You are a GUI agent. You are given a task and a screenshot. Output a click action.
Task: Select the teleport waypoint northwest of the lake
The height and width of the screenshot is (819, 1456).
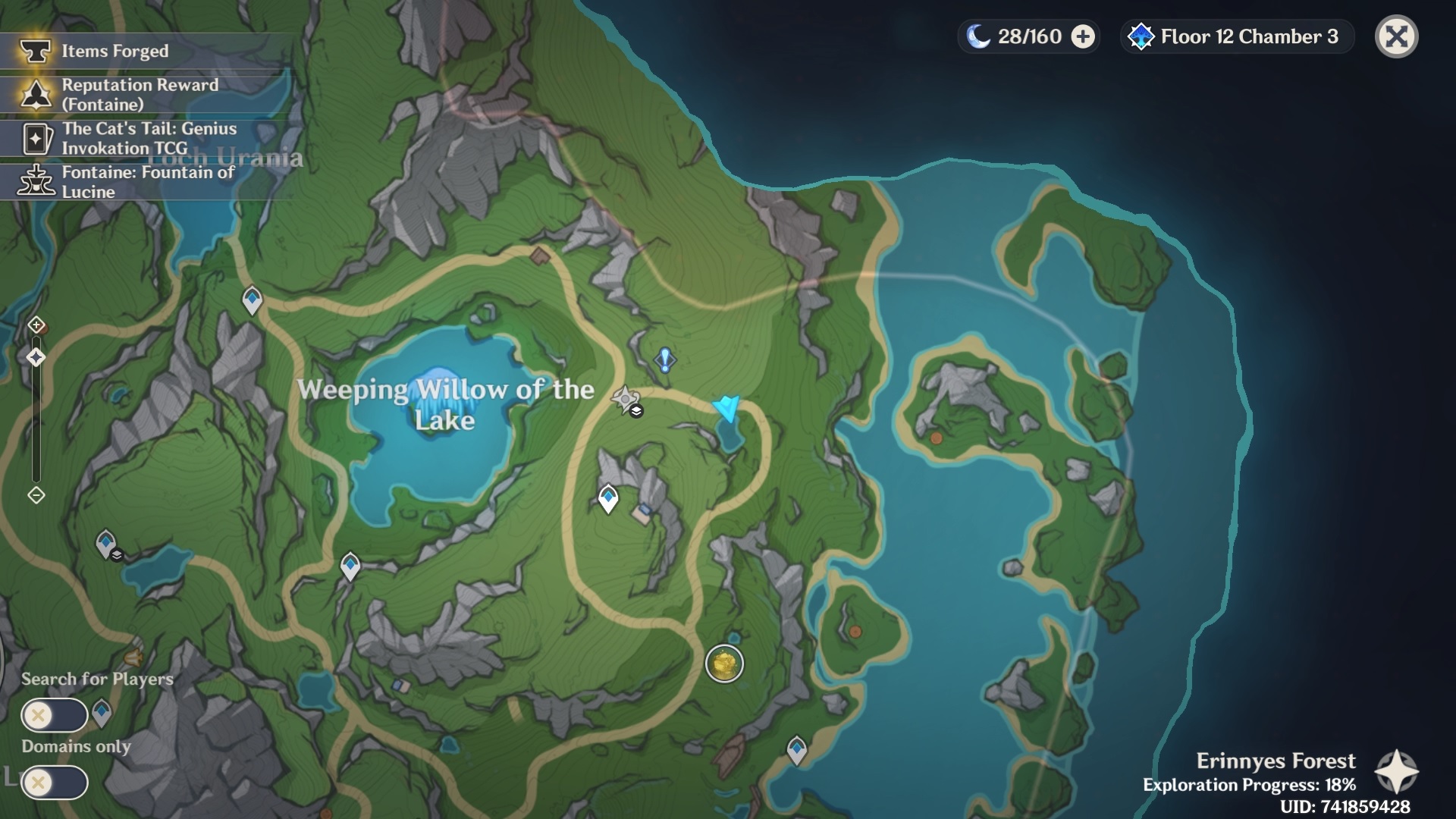pyautogui.click(x=252, y=300)
